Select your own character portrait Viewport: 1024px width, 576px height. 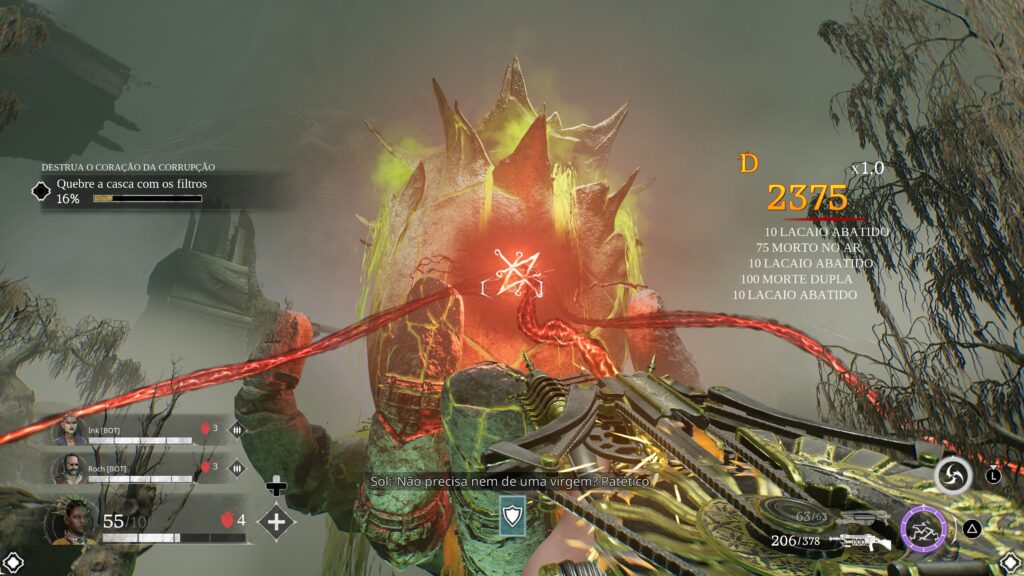[x=74, y=522]
